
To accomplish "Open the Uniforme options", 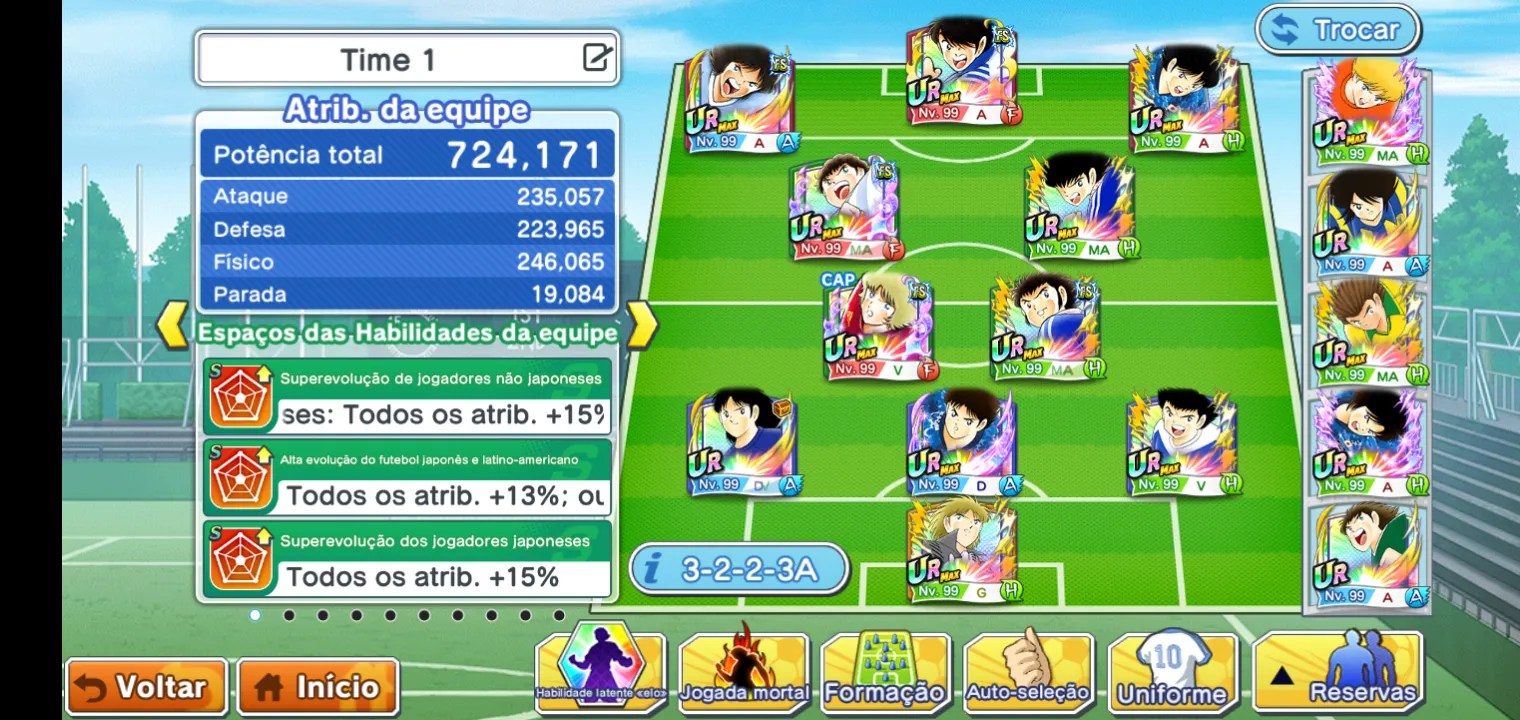I will pyautogui.click(x=1173, y=672).
